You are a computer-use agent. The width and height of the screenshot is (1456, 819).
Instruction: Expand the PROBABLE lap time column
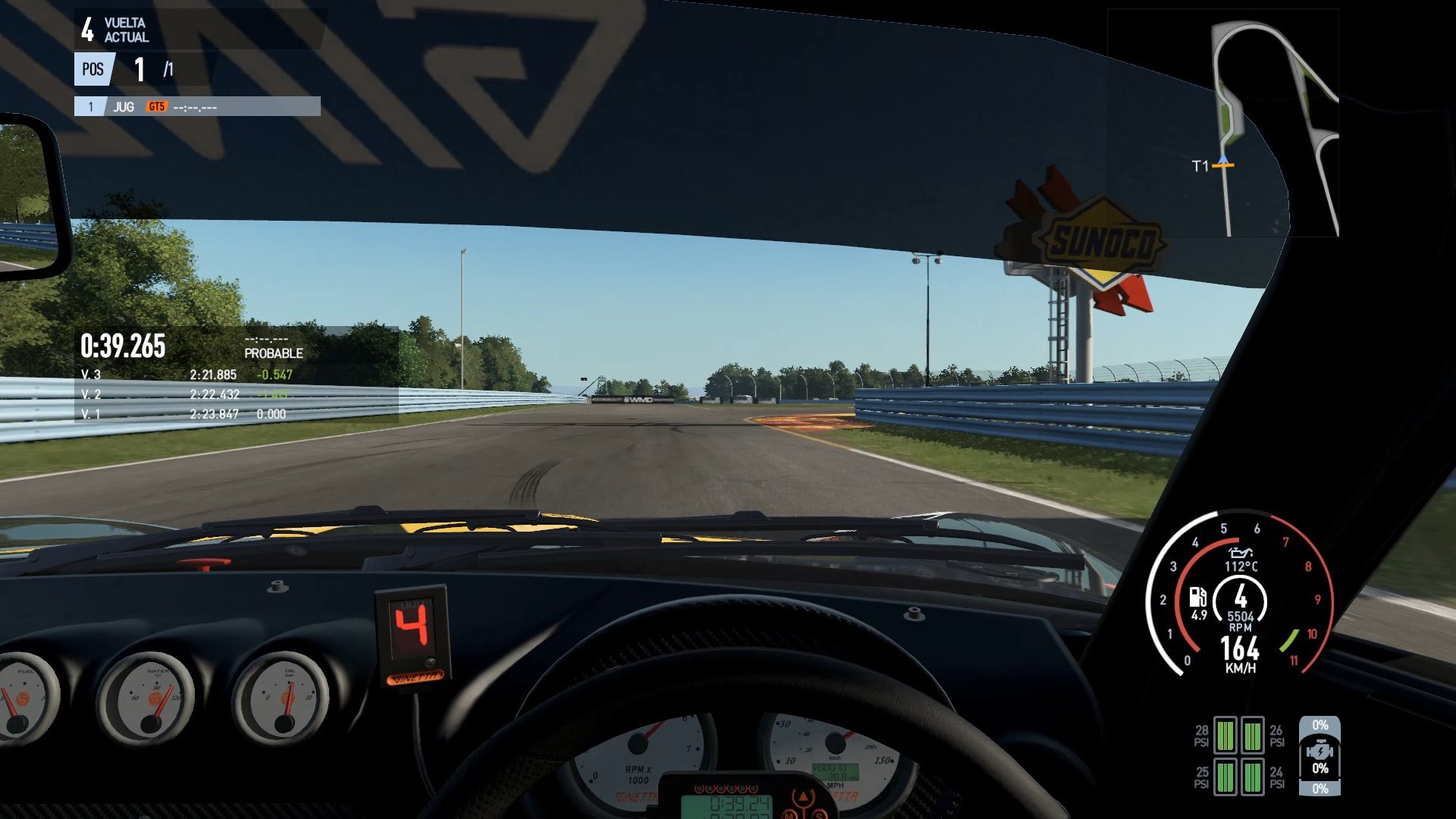click(x=273, y=353)
